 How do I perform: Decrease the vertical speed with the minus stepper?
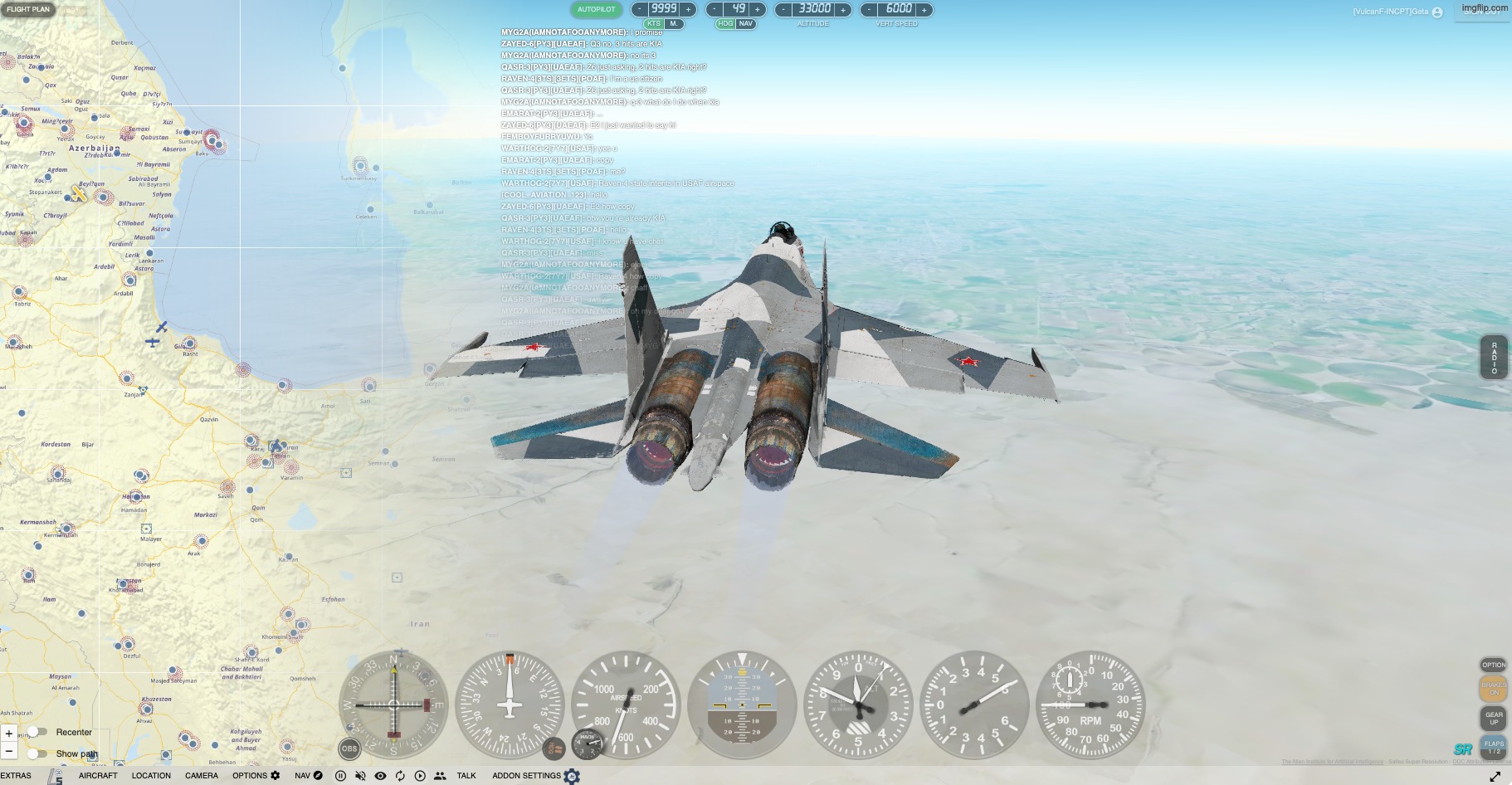pyautogui.click(x=868, y=9)
